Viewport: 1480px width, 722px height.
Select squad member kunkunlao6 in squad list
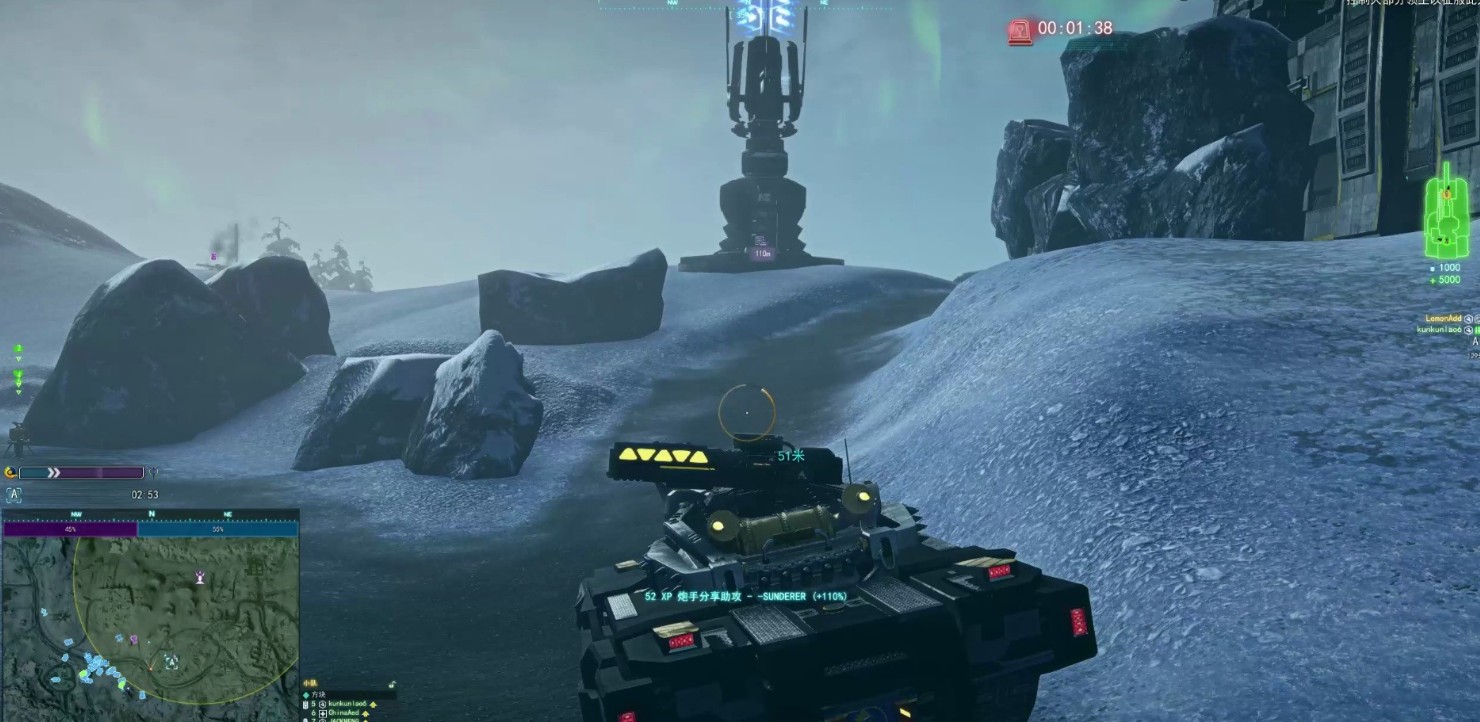(350, 704)
